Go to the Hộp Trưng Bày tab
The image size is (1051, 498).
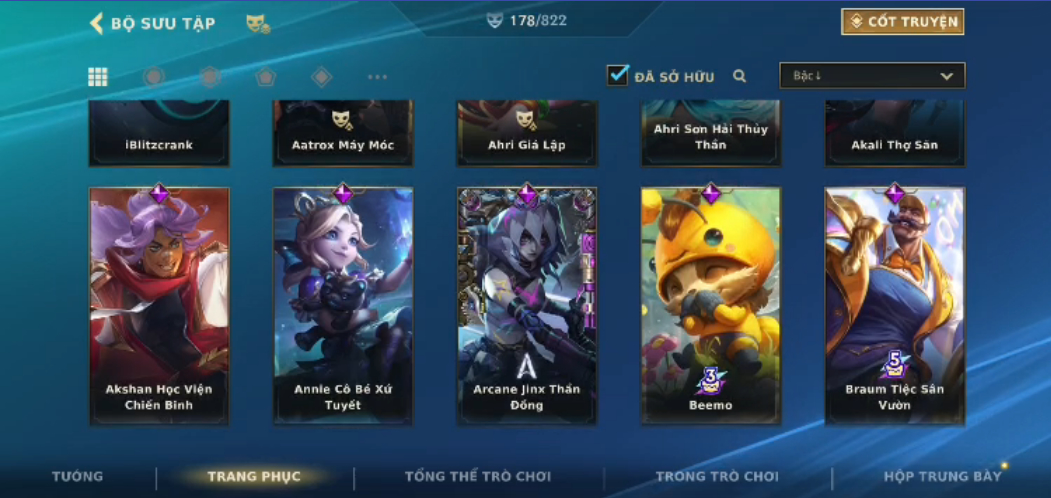pyautogui.click(x=942, y=476)
